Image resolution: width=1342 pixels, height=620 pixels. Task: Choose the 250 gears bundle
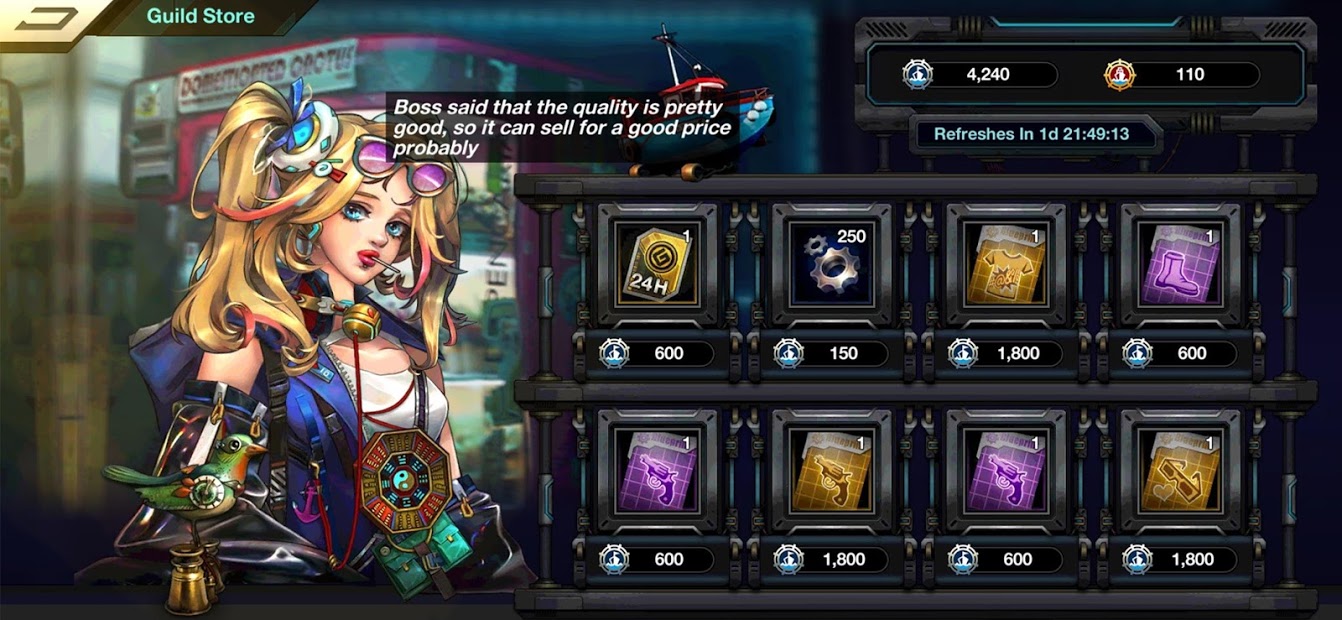831,264
